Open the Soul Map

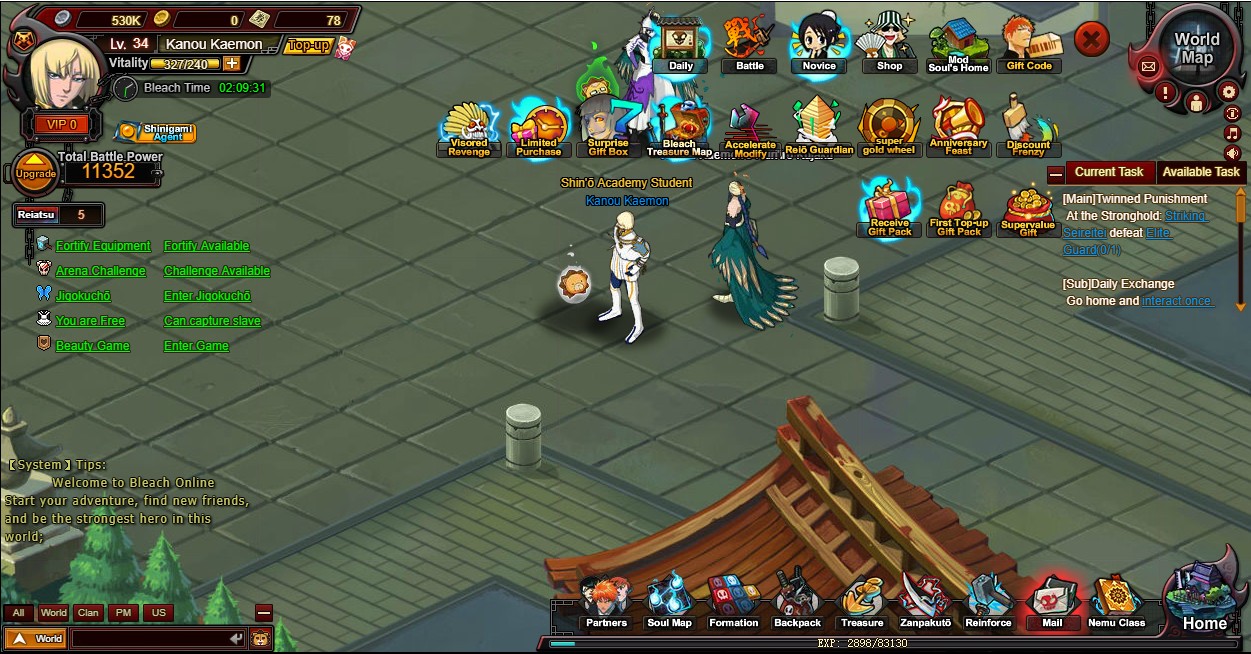(x=669, y=603)
